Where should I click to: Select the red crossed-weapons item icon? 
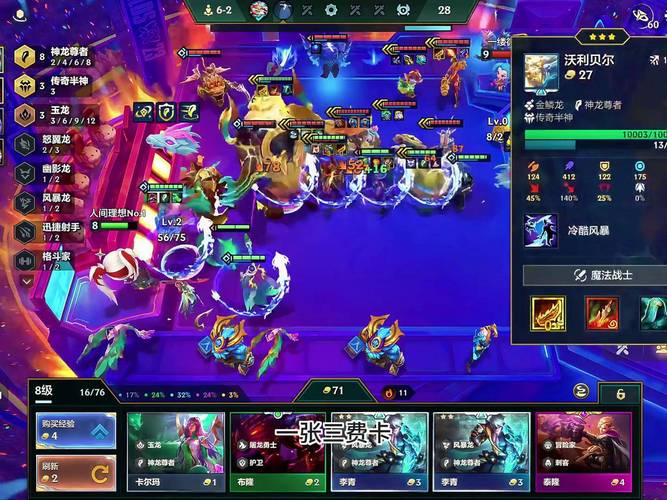coord(601,313)
